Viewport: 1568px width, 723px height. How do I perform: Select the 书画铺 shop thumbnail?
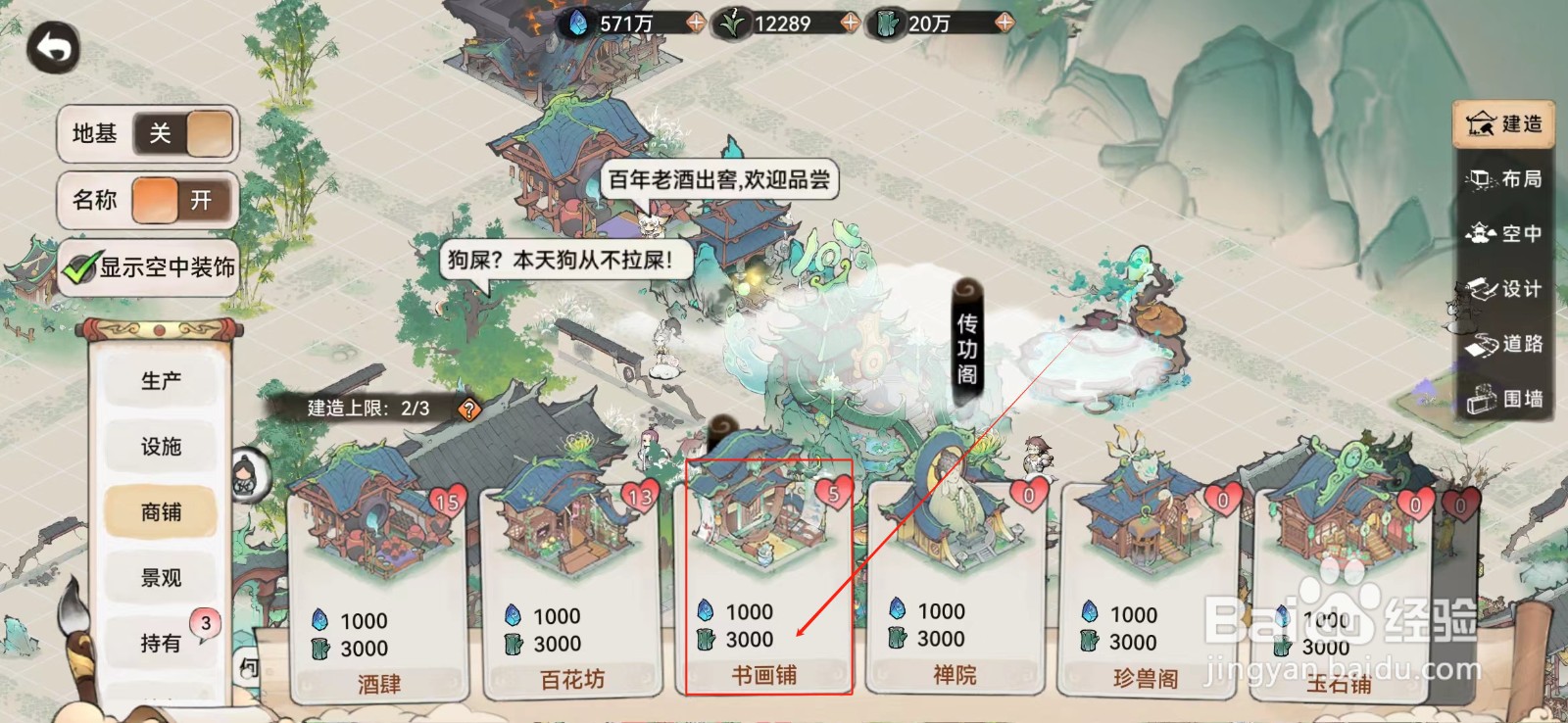pyautogui.click(x=763, y=519)
